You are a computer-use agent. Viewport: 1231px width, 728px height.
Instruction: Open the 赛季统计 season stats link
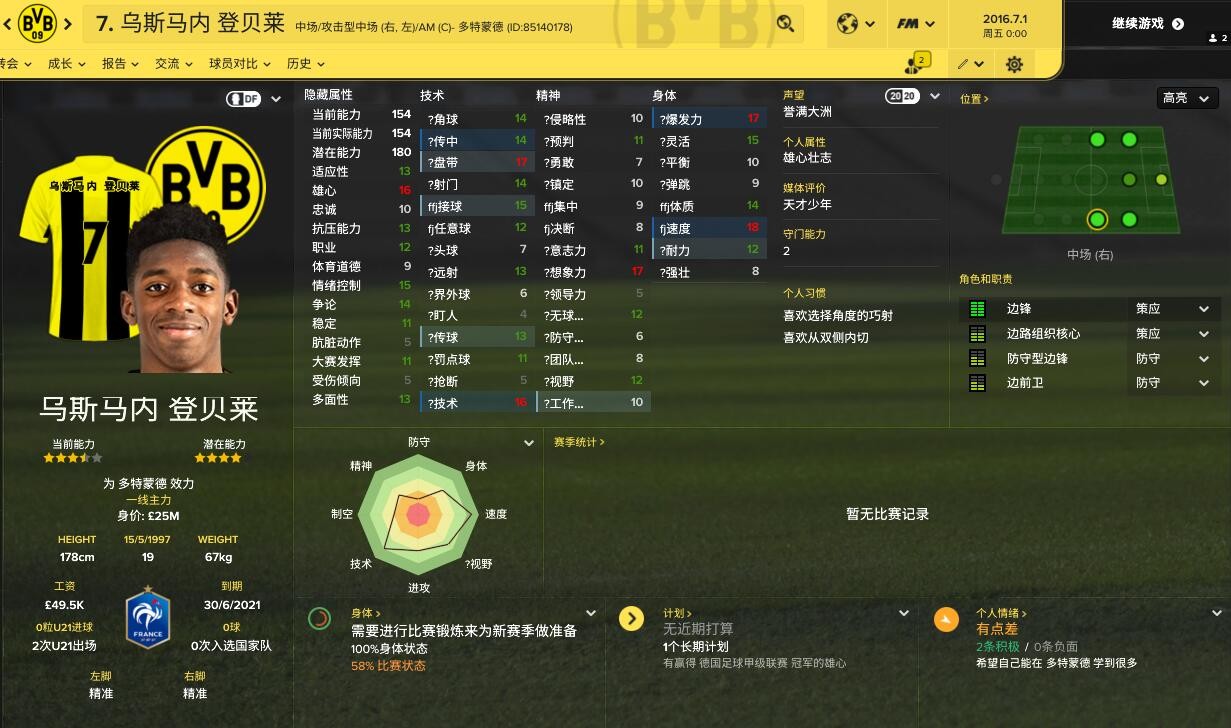pyautogui.click(x=579, y=442)
